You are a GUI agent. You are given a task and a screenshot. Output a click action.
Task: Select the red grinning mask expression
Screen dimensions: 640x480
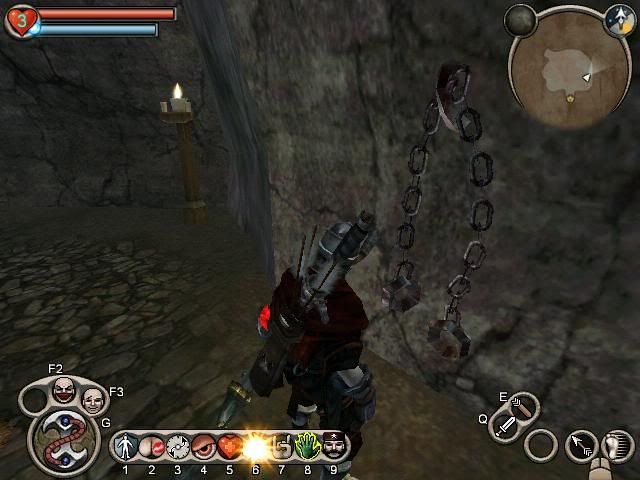[x=63, y=388]
